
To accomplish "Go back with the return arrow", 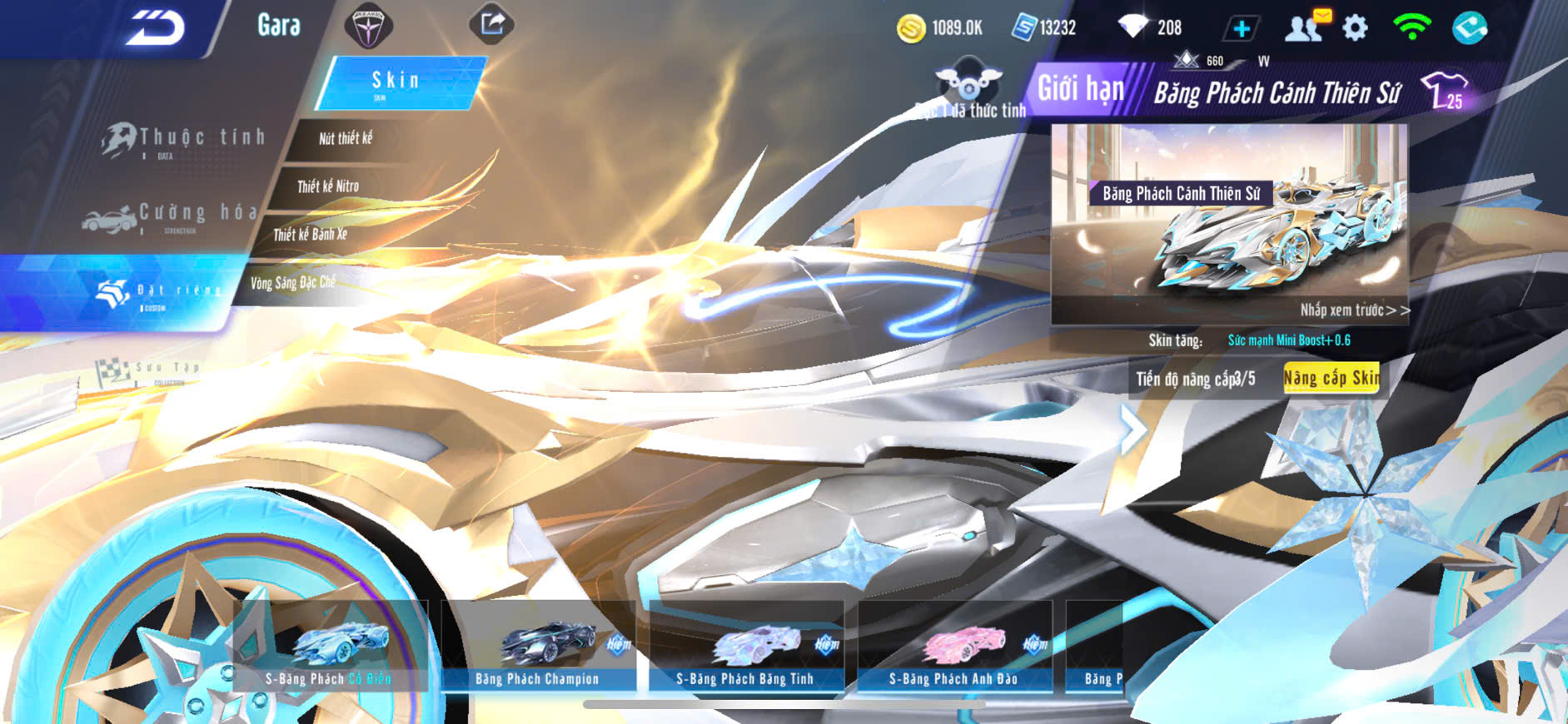I will tap(155, 27).
